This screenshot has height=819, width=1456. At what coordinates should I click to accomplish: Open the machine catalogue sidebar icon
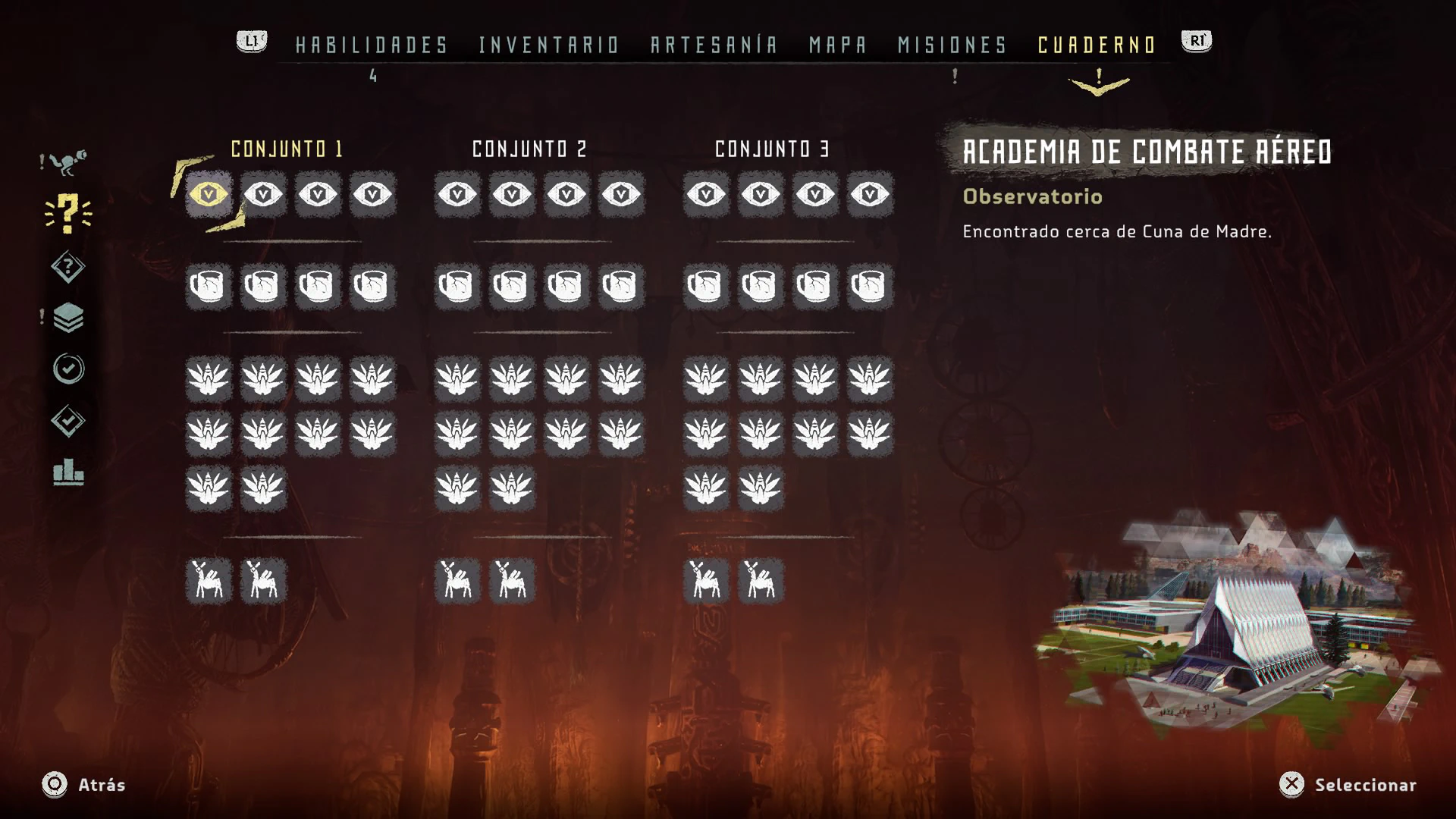[68, 162]
